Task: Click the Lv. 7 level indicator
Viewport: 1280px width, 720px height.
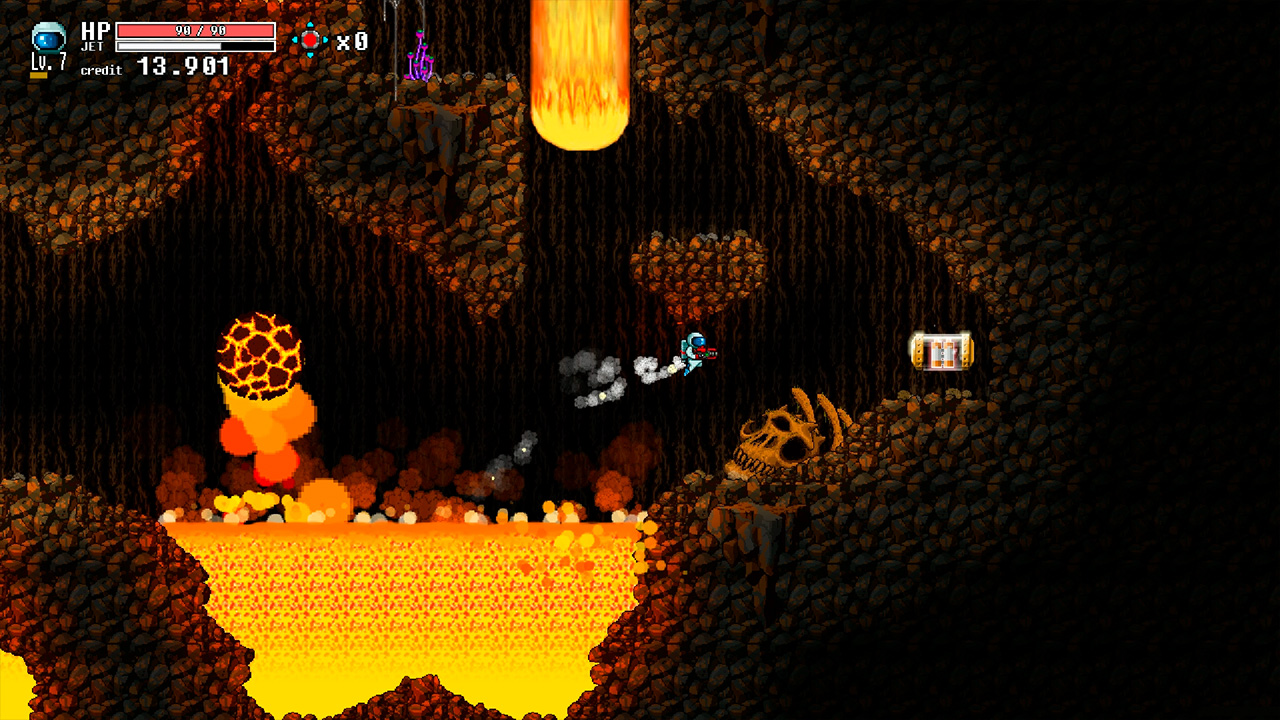Action: coord(48,62)
